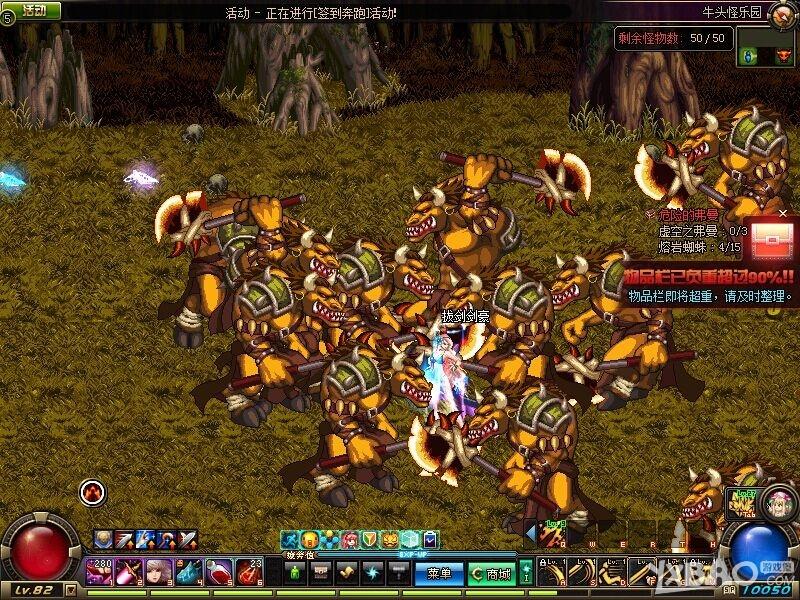Select the character portrait item in slot 3
This screenshot has height=600, width=800.
coord(159,573)
